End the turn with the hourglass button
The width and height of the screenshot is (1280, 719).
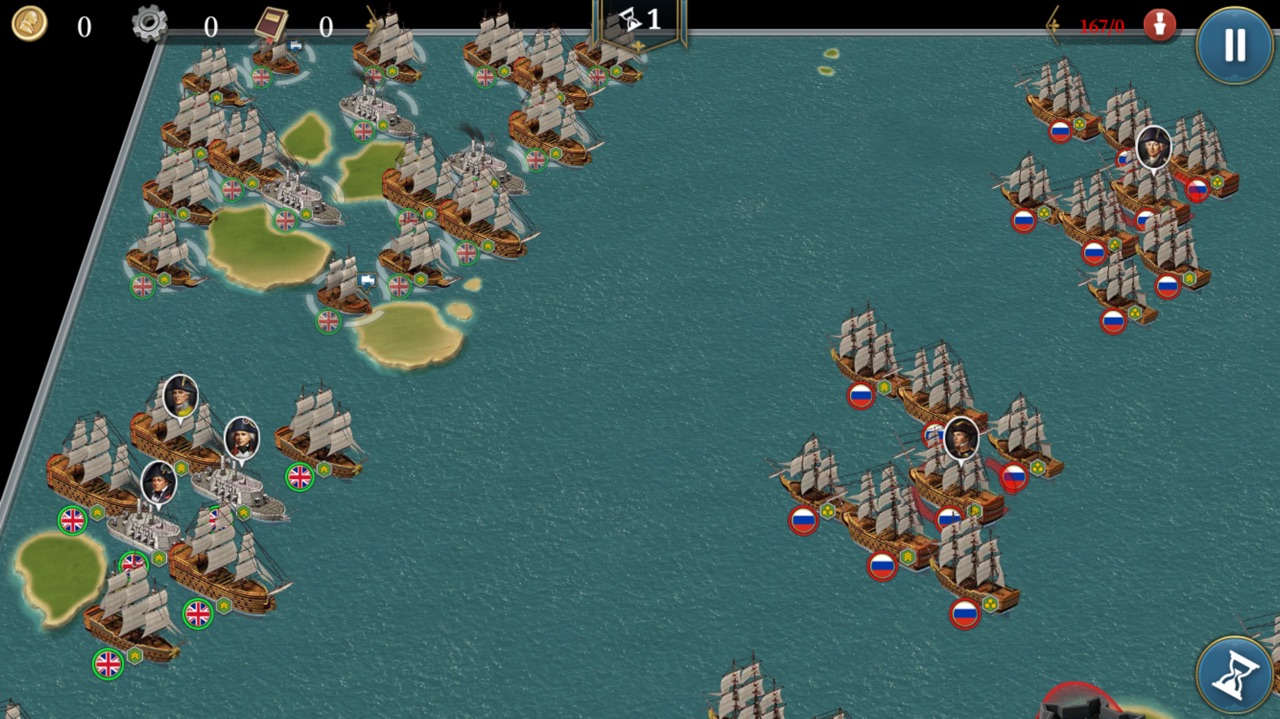click(x=1235, y=675)
